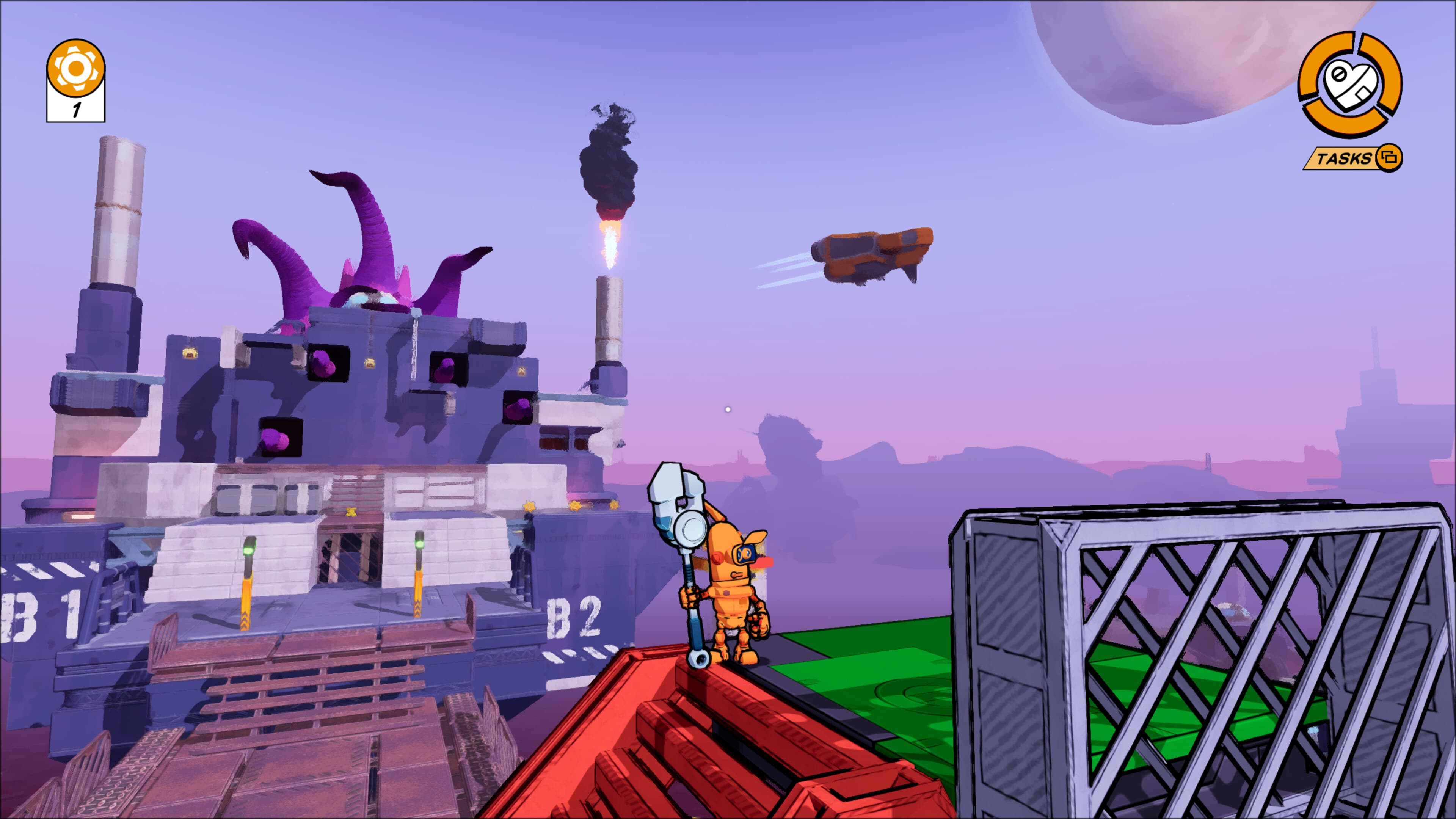
Task: Click the number 1 on the gear counter
Action: click(77, 109)
